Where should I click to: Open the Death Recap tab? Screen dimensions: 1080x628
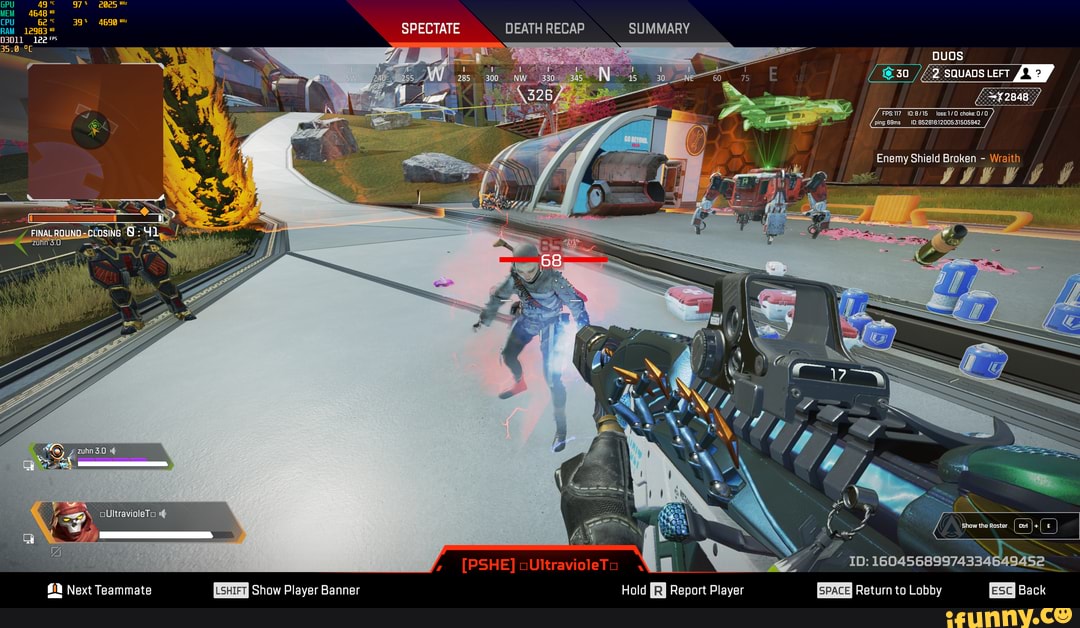(544, 28)
